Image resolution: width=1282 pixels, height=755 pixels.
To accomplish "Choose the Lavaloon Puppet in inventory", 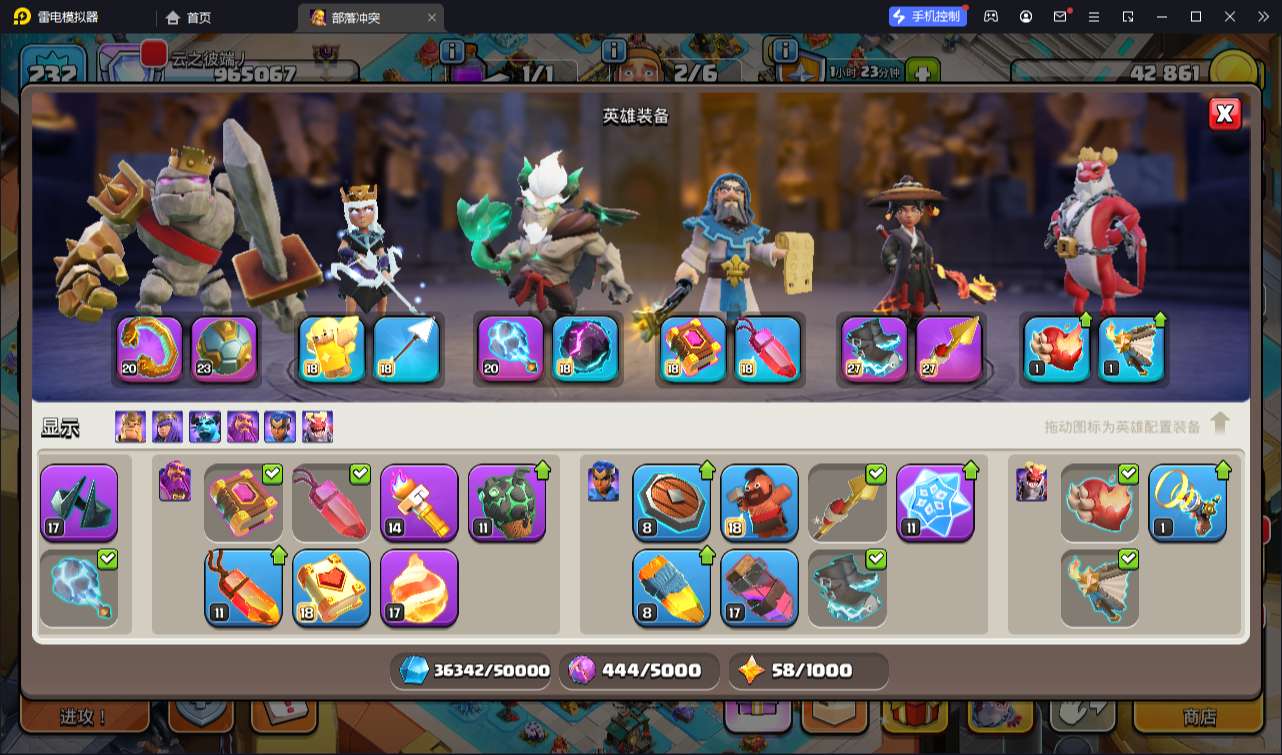I will (x=419, y=588).
